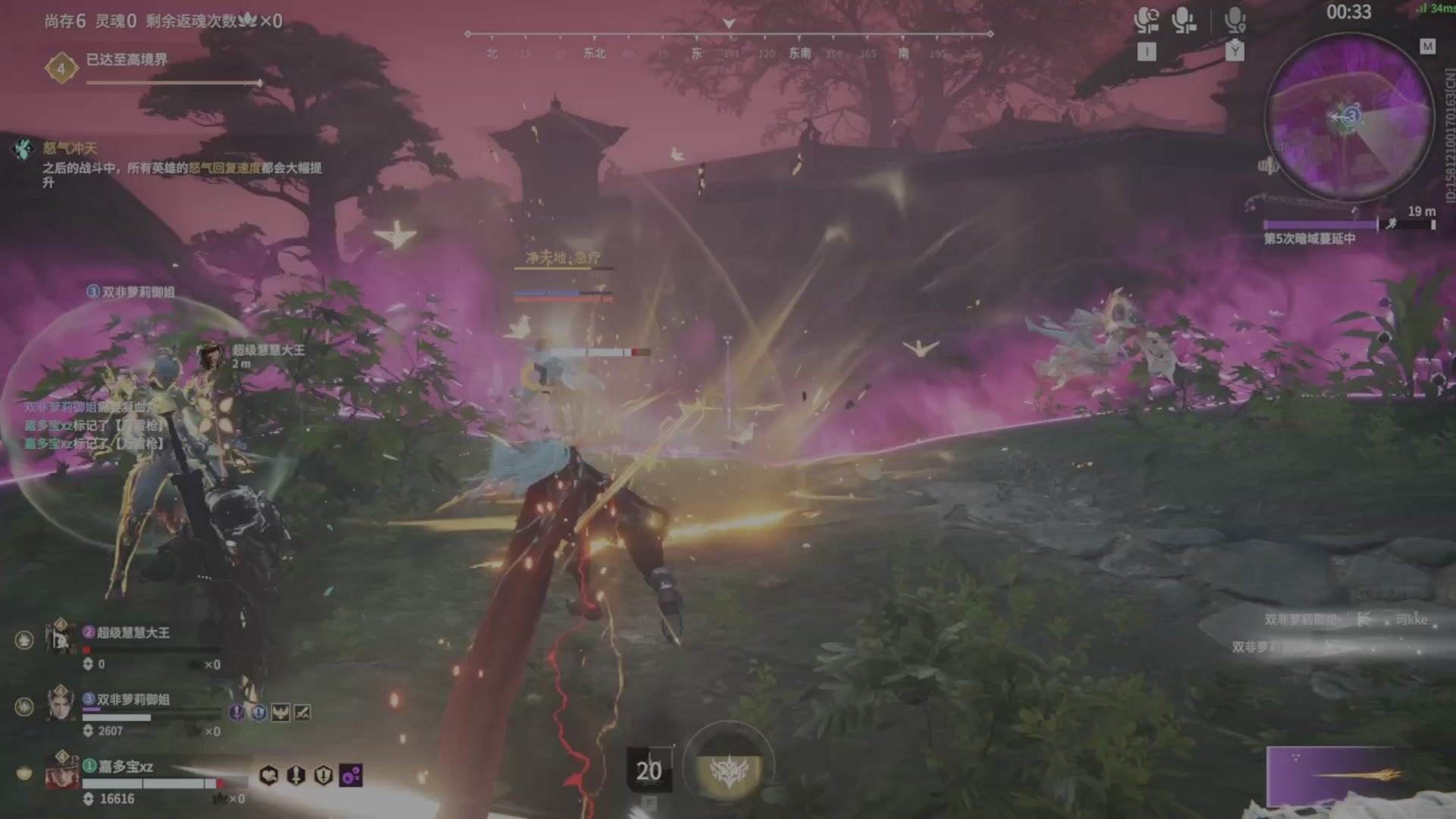This screenshot has width=1456, height=819.
Task: Click your own portrait 嘉多宝xz
Action: [x=61, y=770]
